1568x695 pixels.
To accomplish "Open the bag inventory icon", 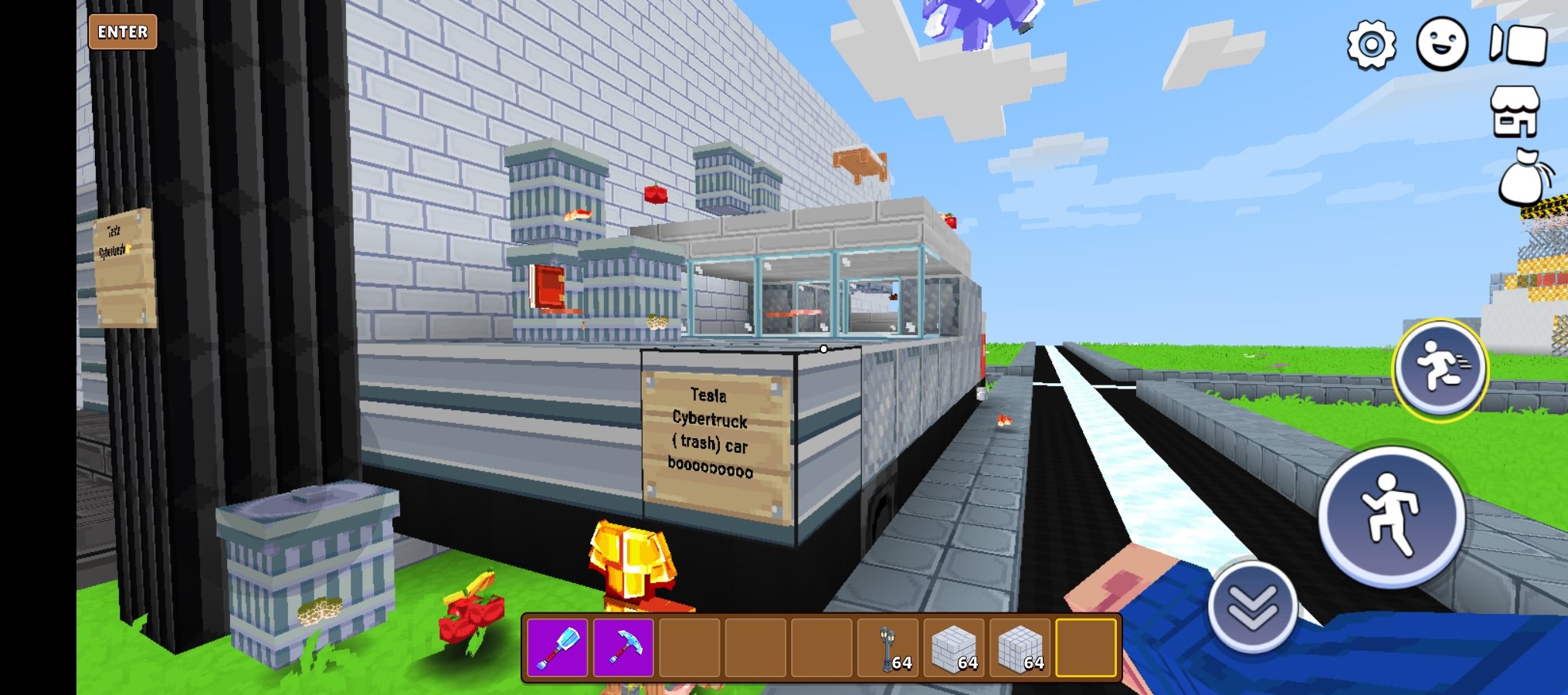I will [x=1523, y=177].
